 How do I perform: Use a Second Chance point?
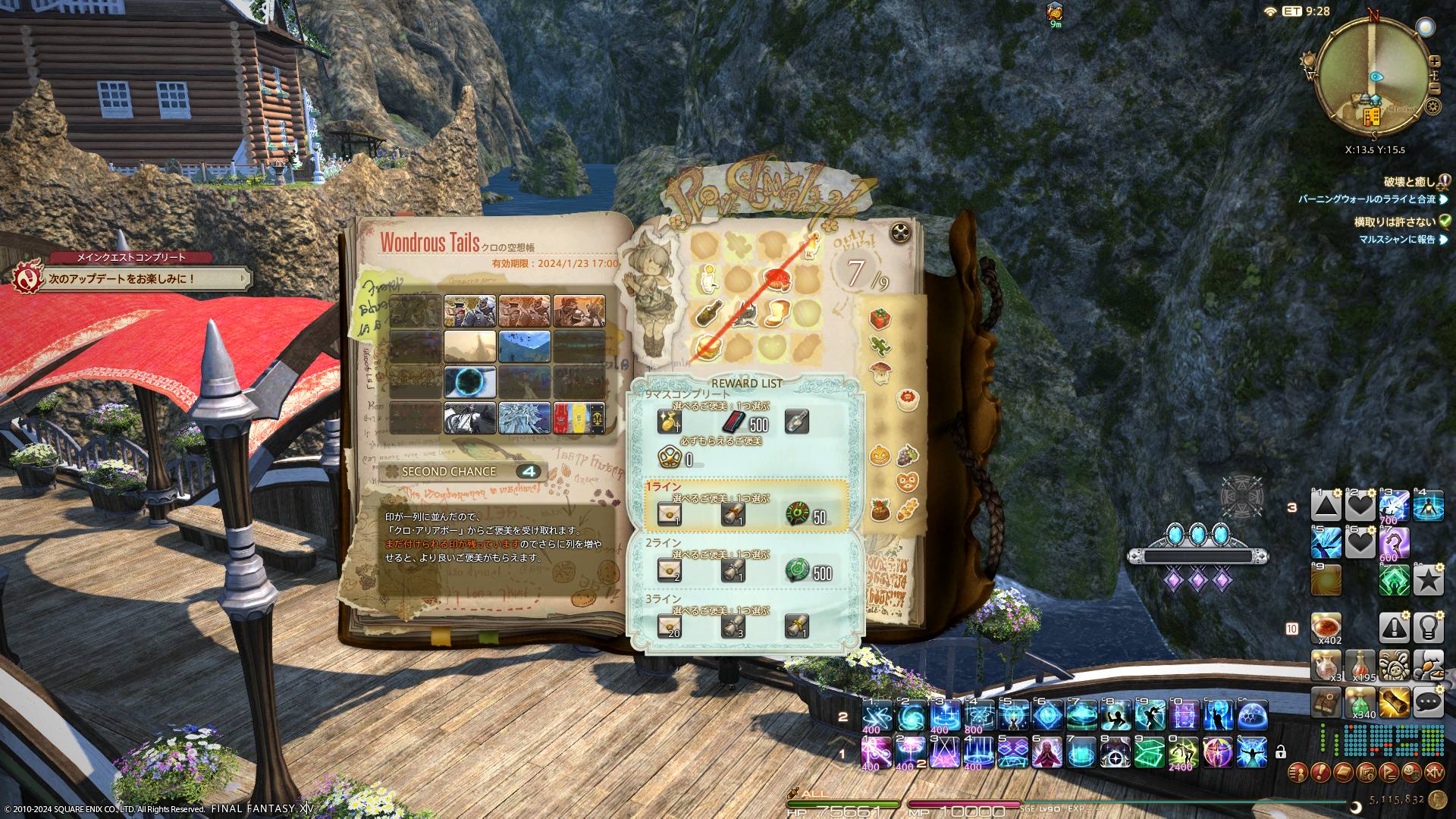point(463,472)
